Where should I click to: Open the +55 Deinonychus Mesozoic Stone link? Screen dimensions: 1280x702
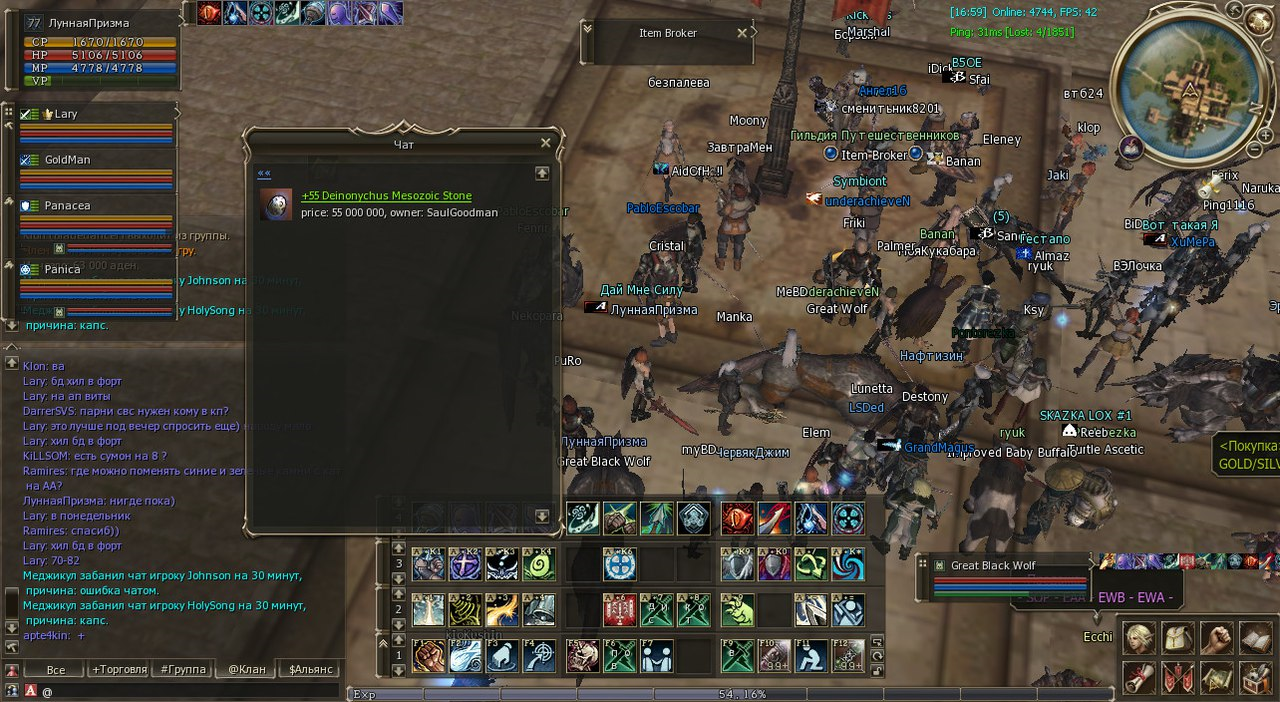386,196
